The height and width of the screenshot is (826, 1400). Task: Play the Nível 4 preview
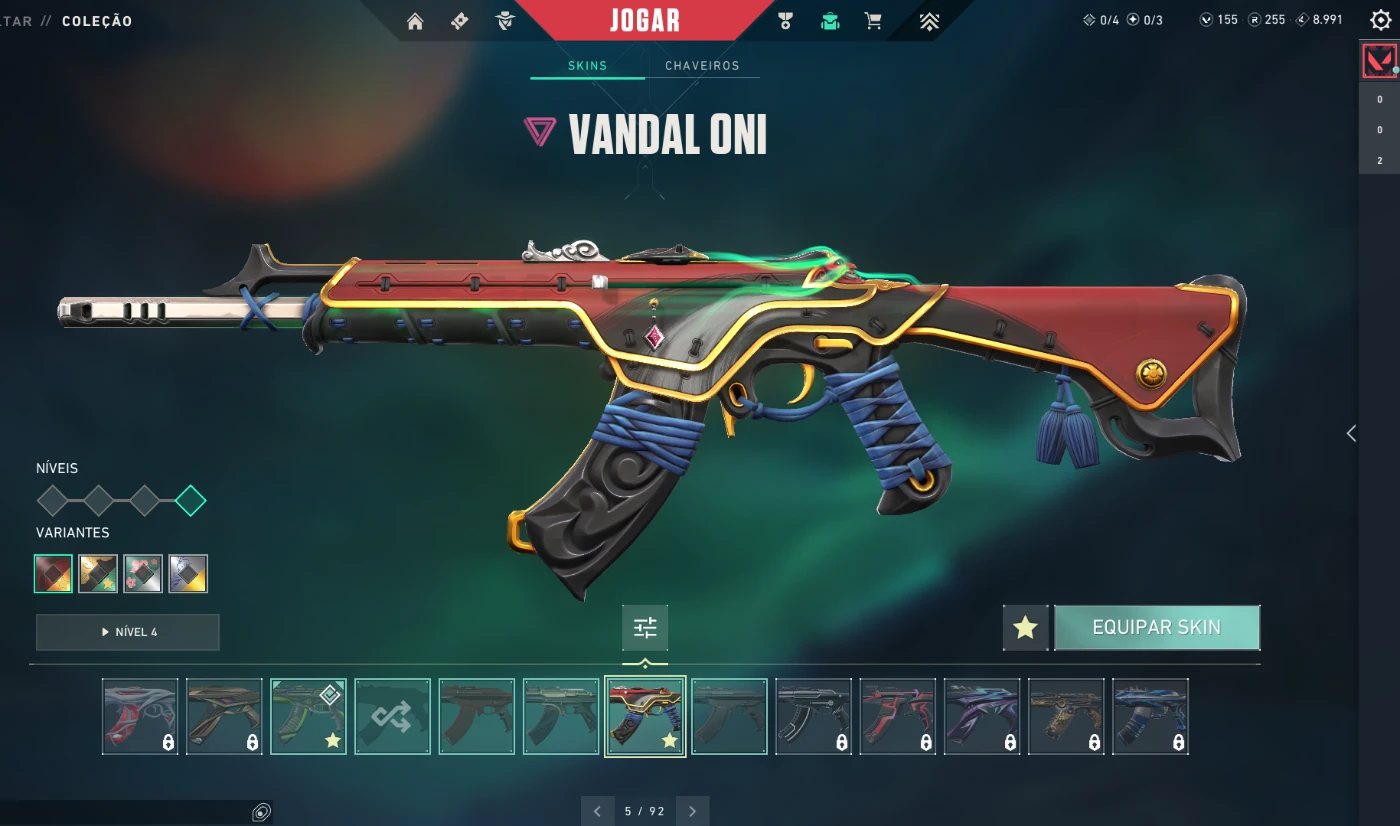[x=127, y=632]
